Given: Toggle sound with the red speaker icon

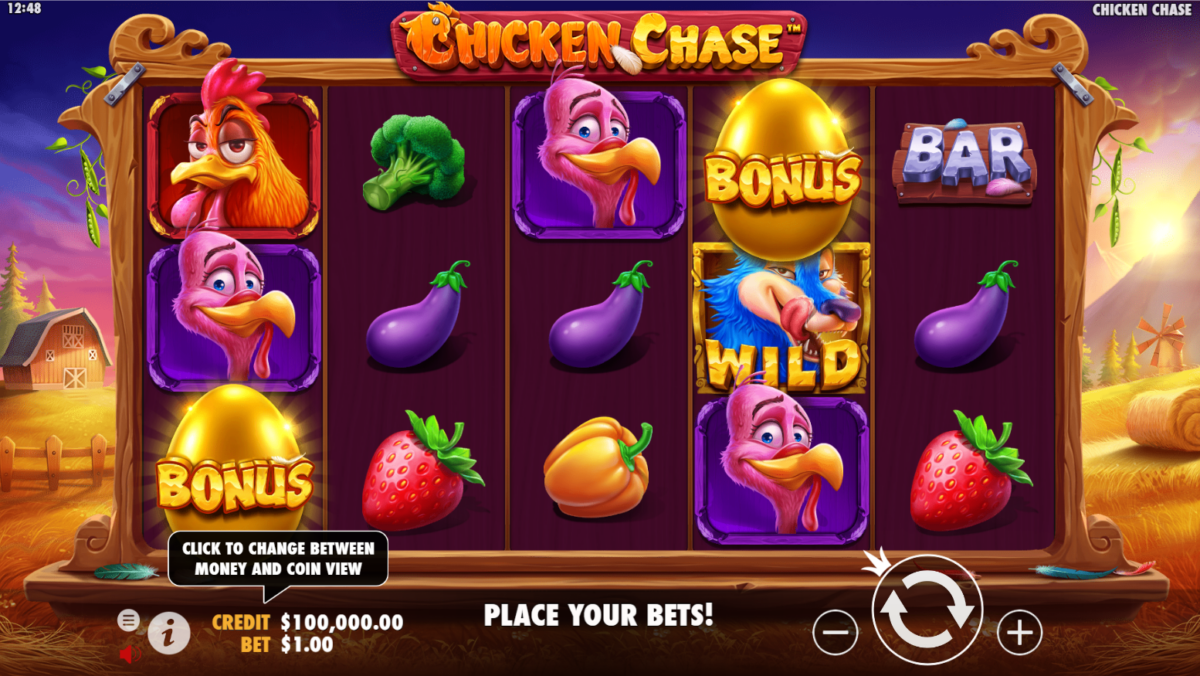Looking at the screenshot, I should [x=128, y=654].
